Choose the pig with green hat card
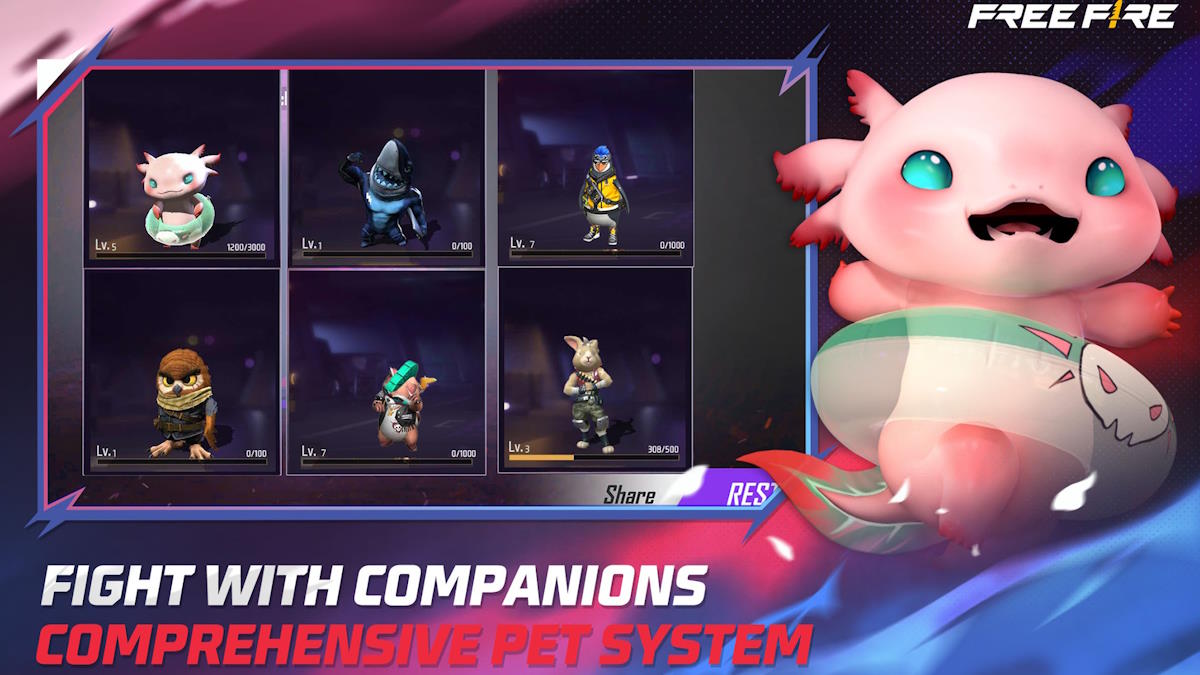The height and width of the screenshot is (675, 1200). pos(387,371)
